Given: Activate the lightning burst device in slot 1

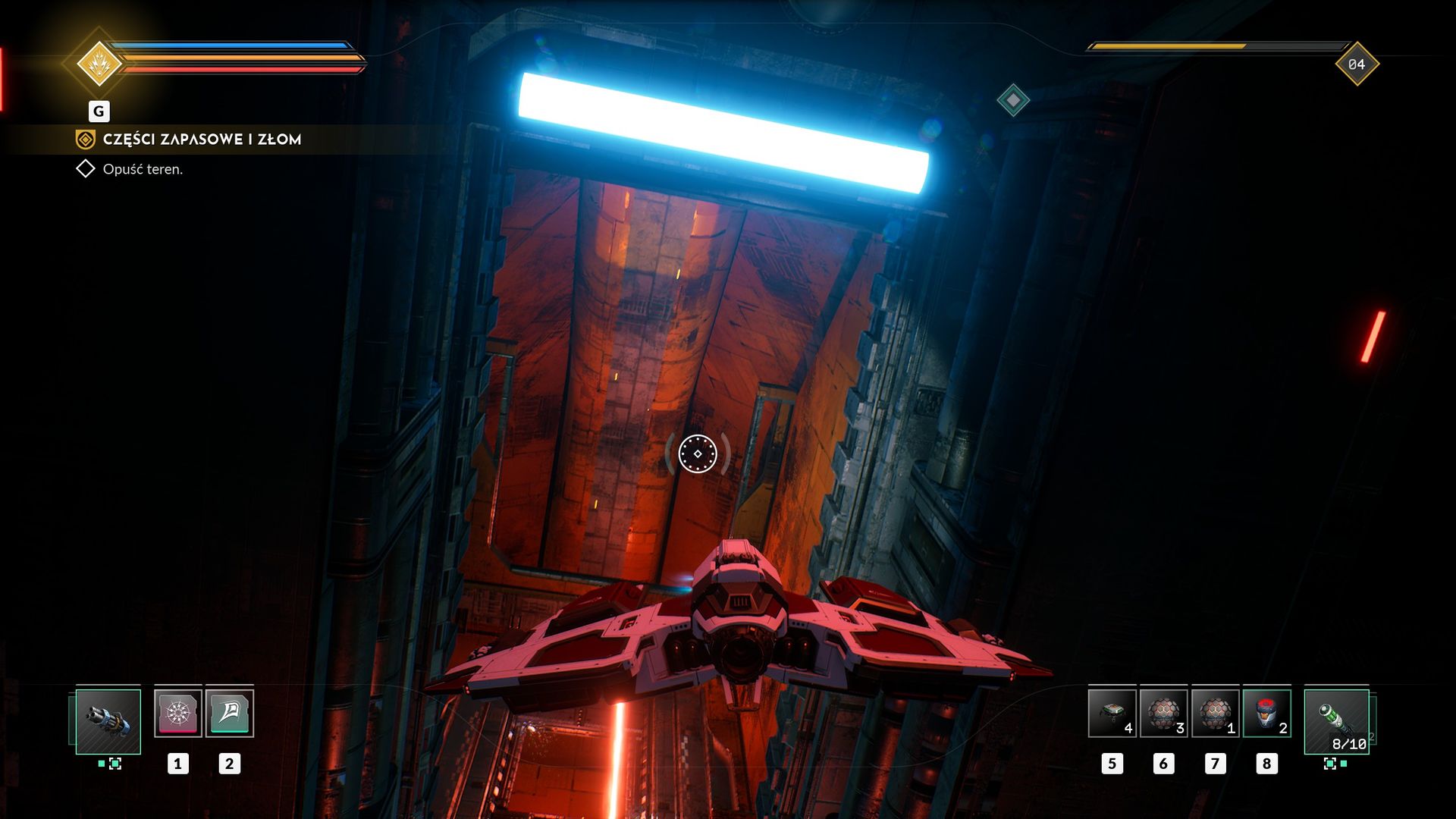Looking at the screenshot, I should 178,713.
